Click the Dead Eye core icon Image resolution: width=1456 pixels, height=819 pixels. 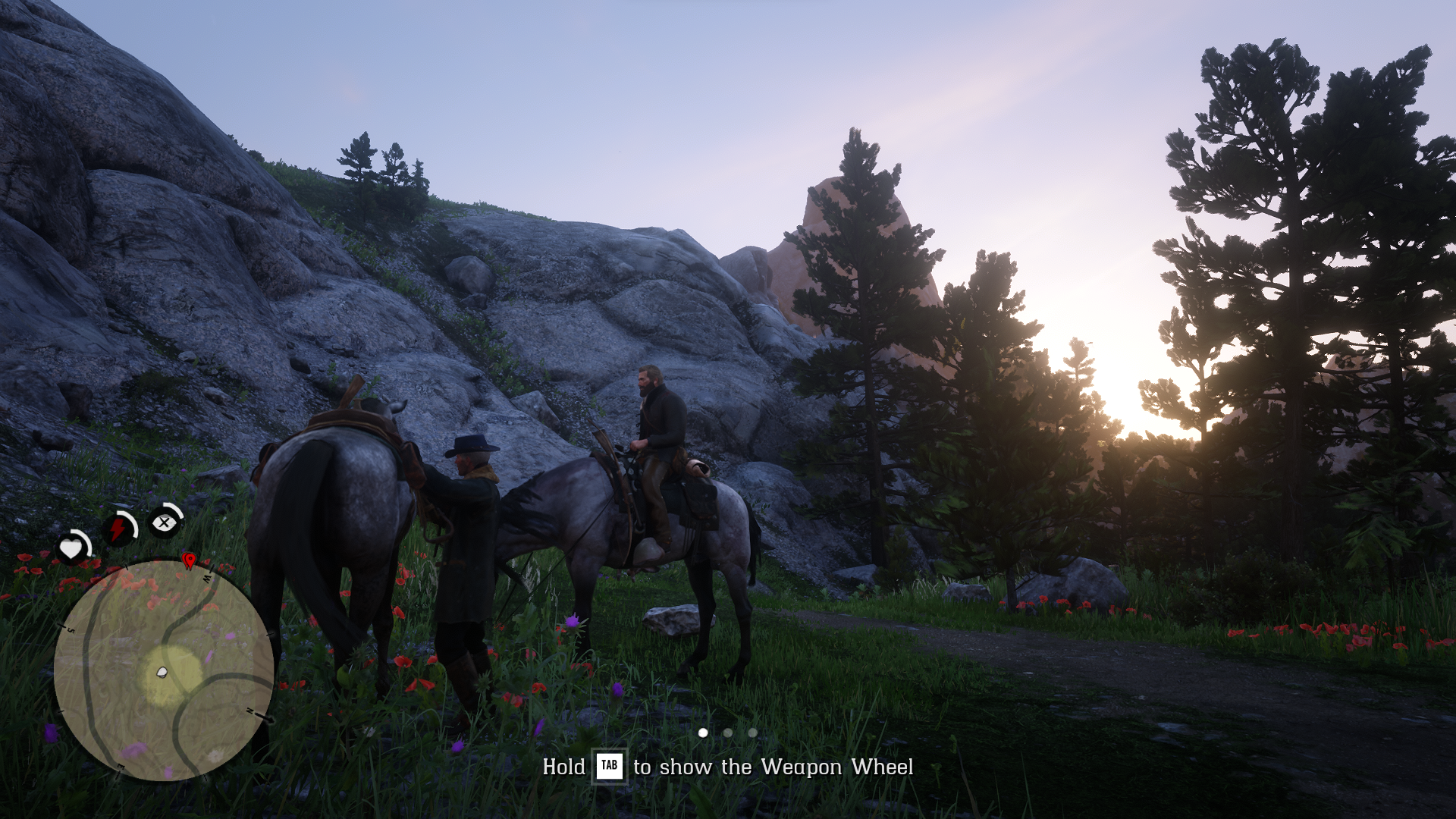pos(164,522)
